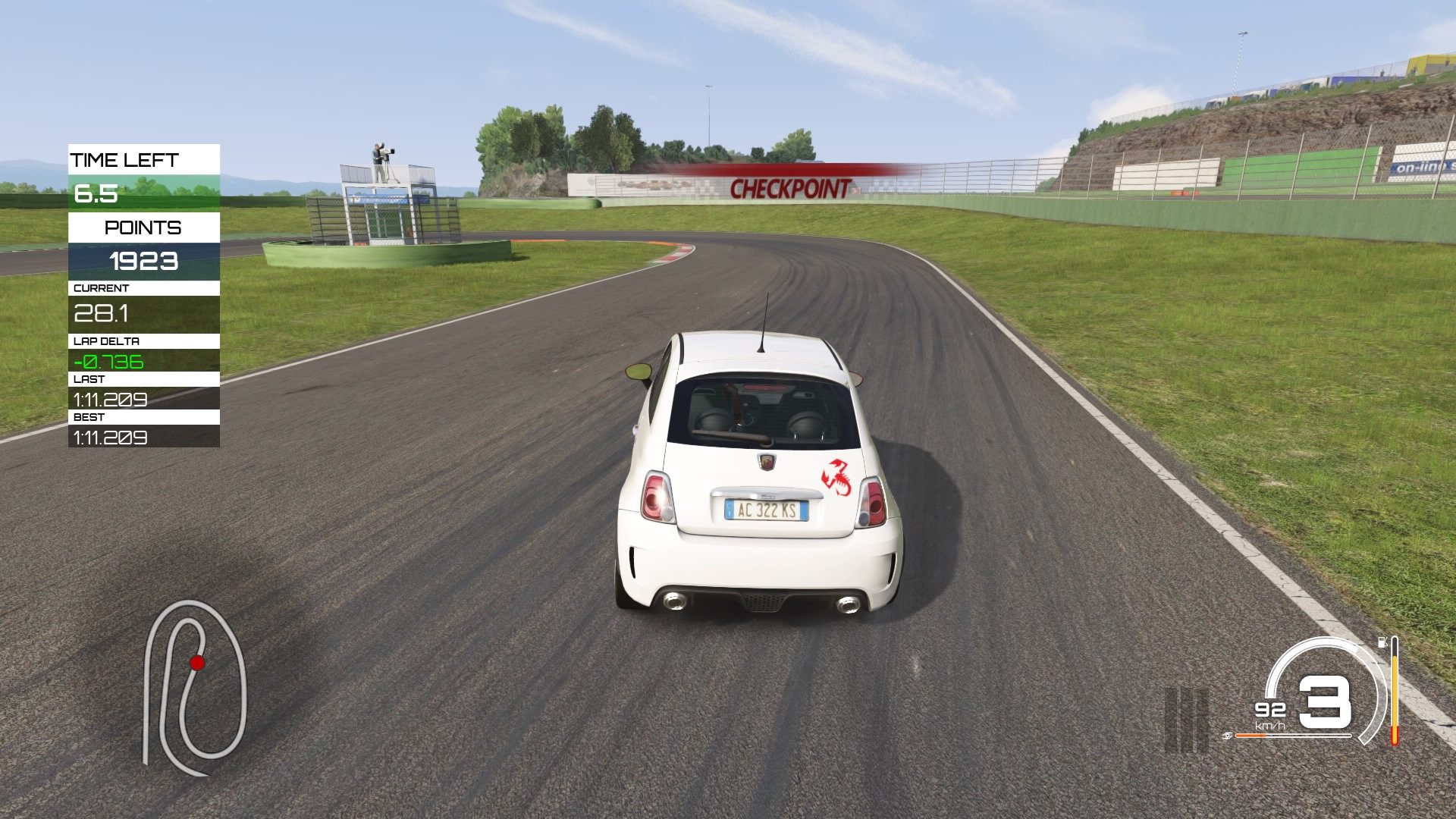Click the 1:11.209 best lap time
The image size is (1456, 819).
[x=110, y=438]
